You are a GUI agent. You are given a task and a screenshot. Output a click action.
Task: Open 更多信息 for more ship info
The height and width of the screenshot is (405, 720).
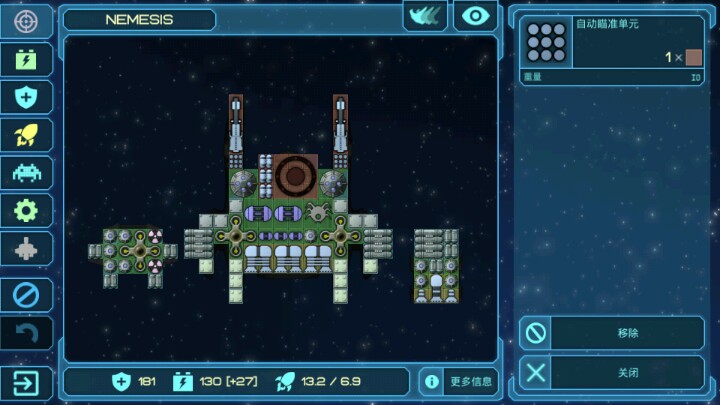click(x=458, y=381)
